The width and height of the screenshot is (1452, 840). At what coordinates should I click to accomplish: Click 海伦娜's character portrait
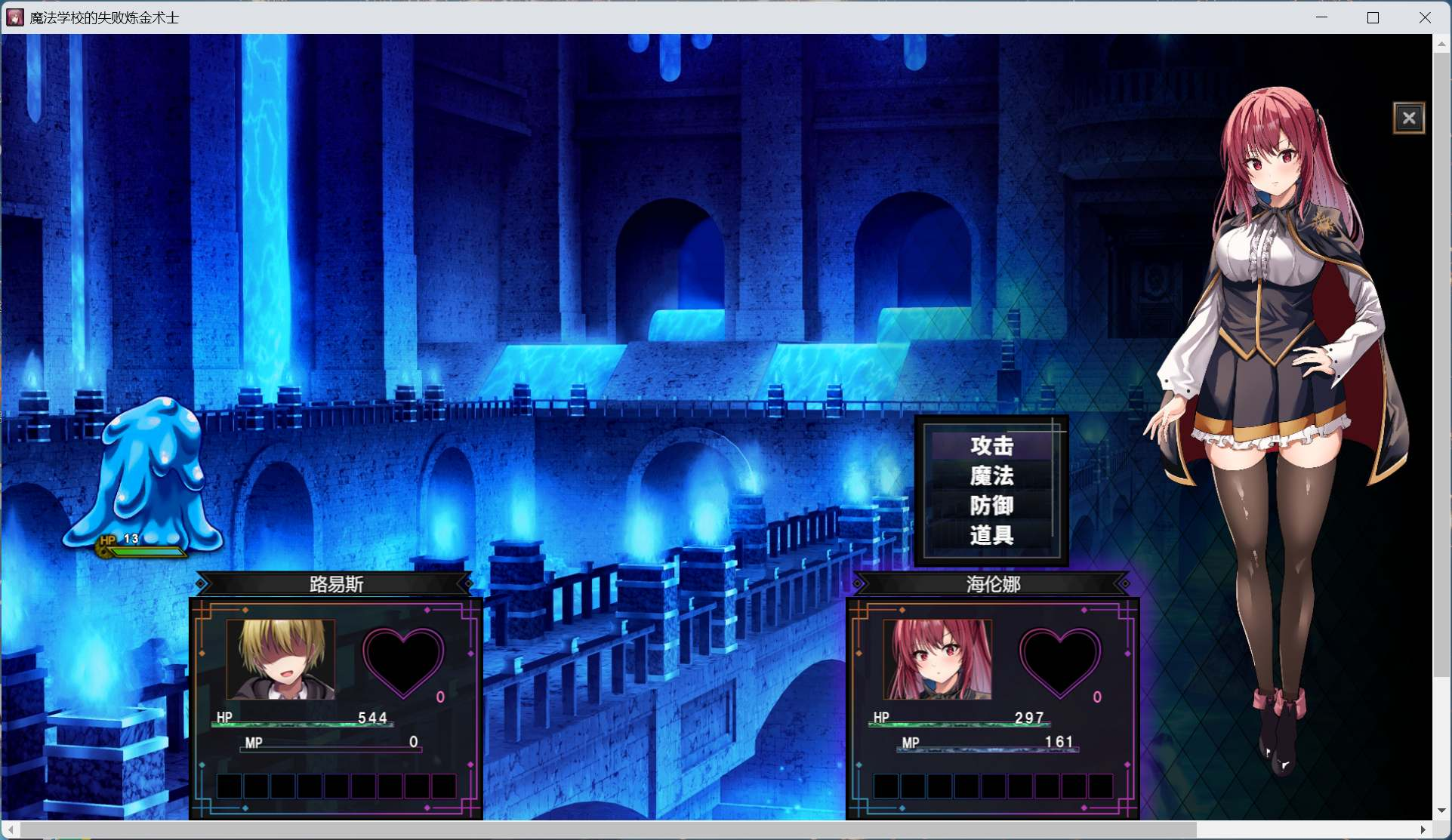936,660
